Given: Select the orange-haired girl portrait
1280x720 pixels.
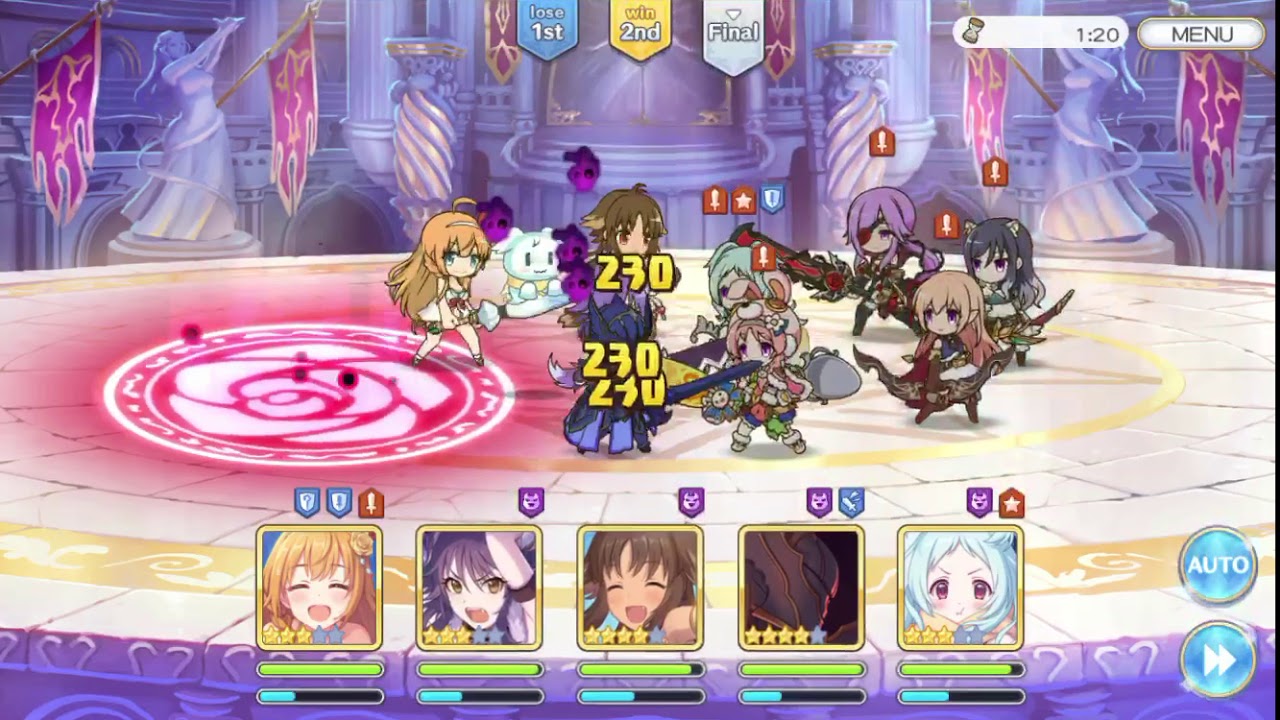Looking at the screenshot, I should coord(320,587).
